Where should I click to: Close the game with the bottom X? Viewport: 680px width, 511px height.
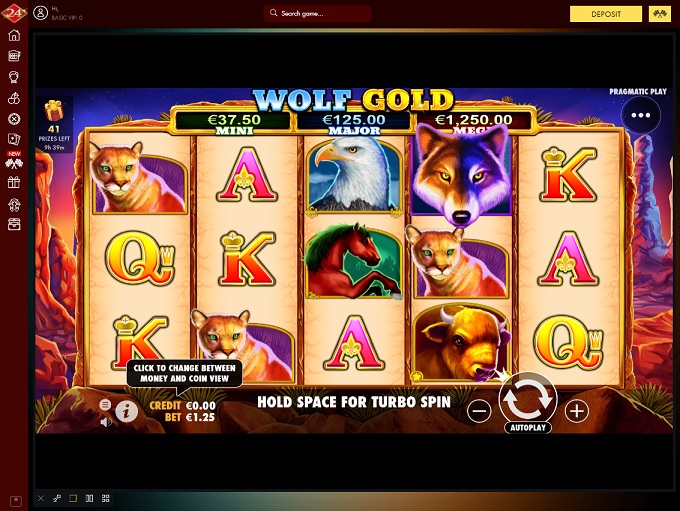(40, 498)
